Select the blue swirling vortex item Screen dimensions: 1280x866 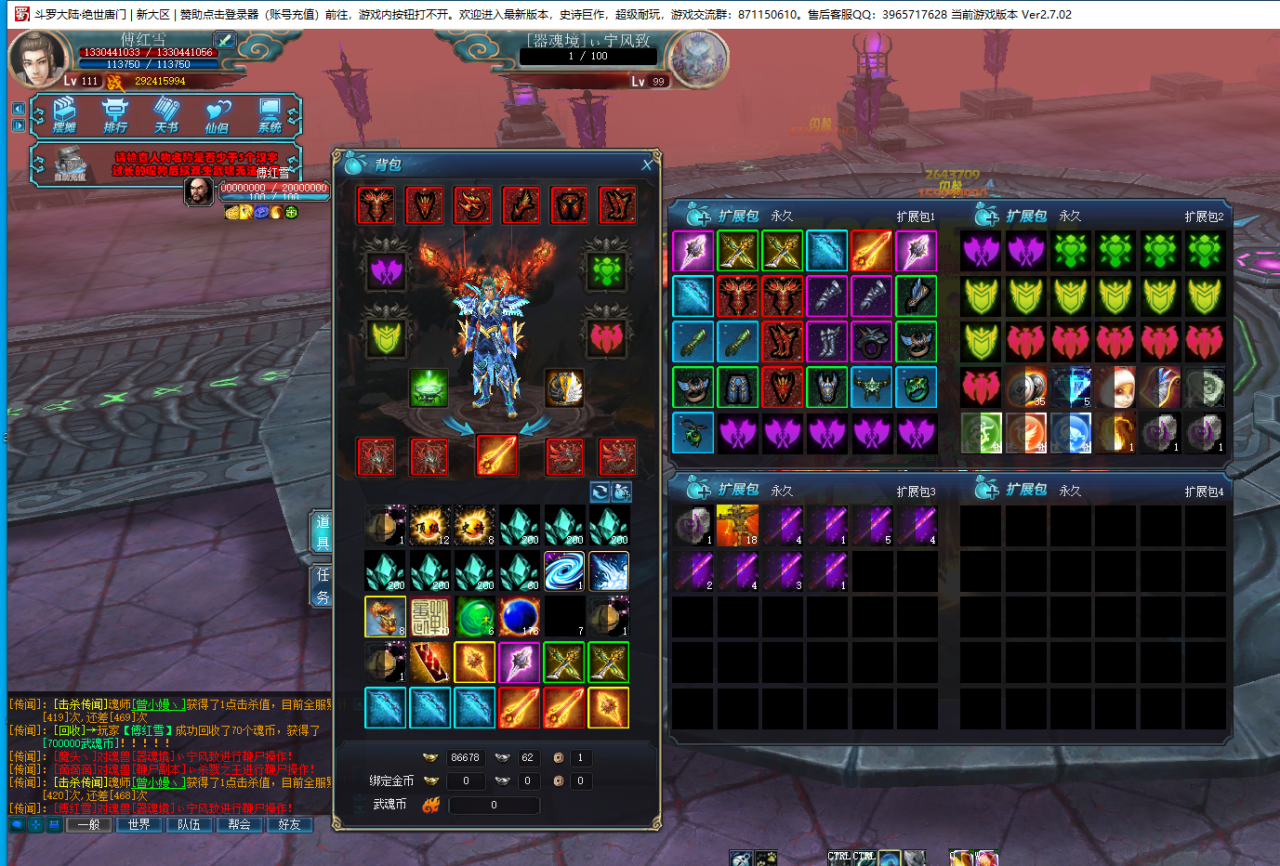[x=564, y=571]
